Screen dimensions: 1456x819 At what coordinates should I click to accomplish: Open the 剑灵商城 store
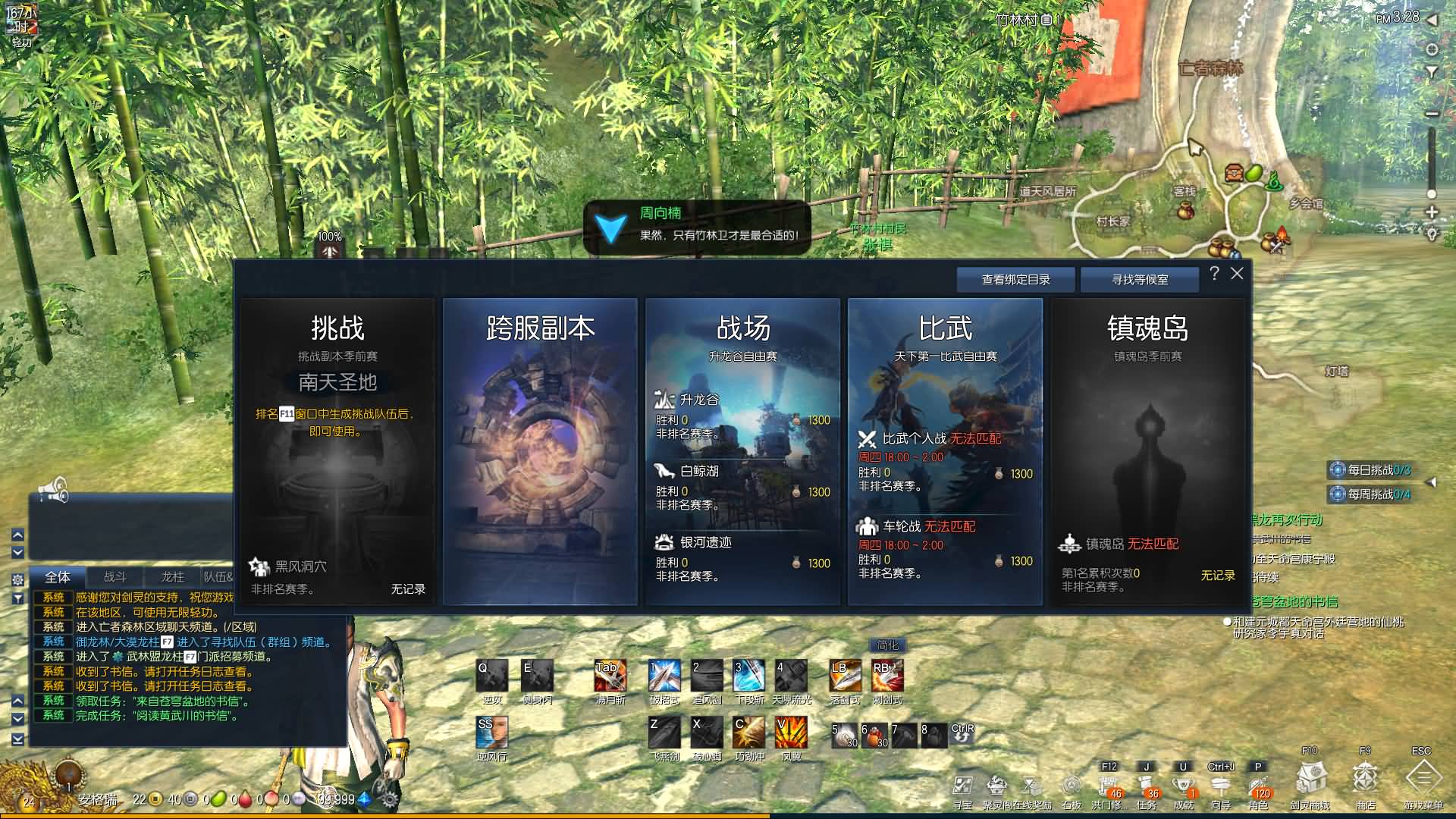coord(1310,780)
